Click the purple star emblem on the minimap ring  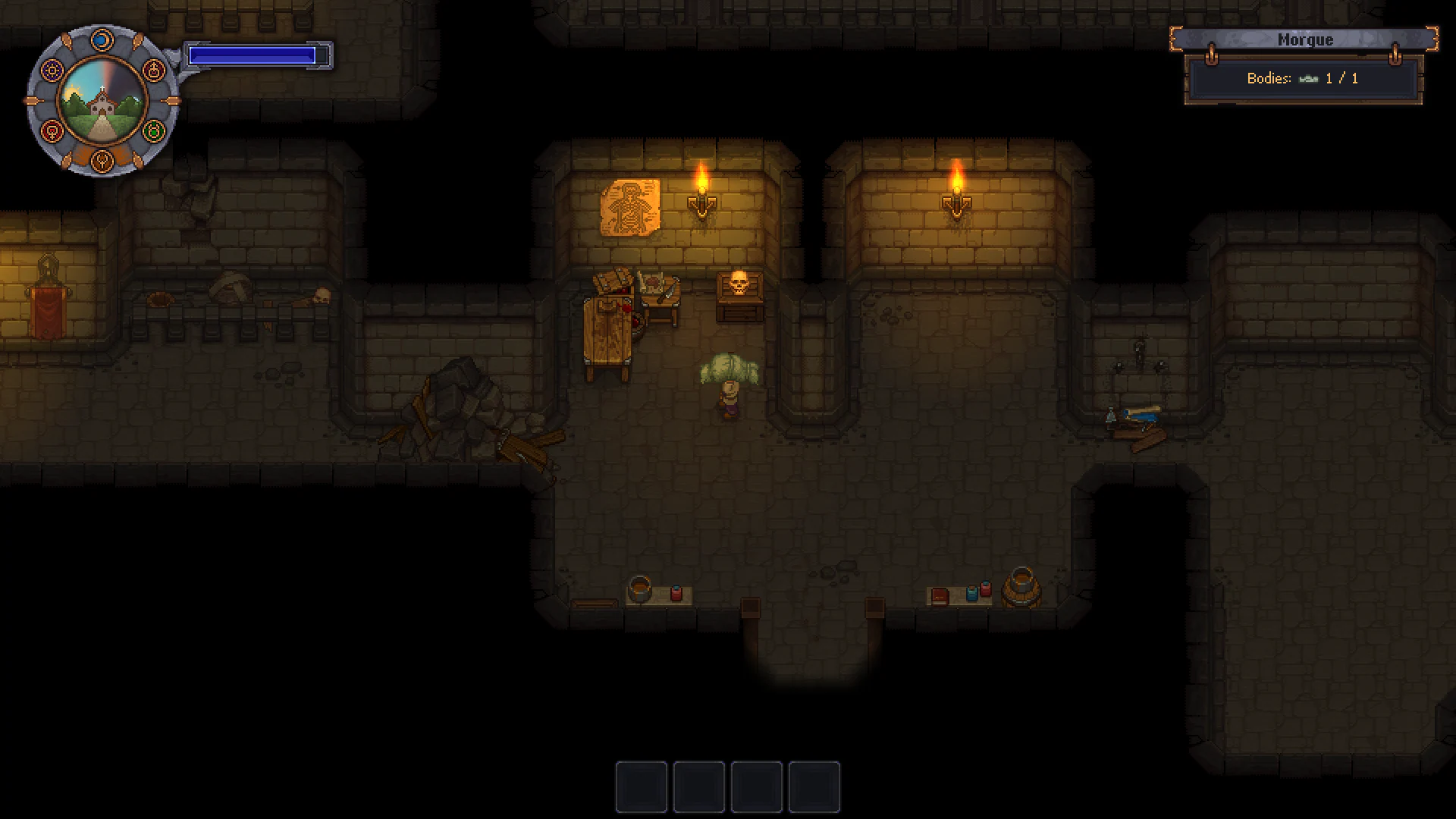52,69
